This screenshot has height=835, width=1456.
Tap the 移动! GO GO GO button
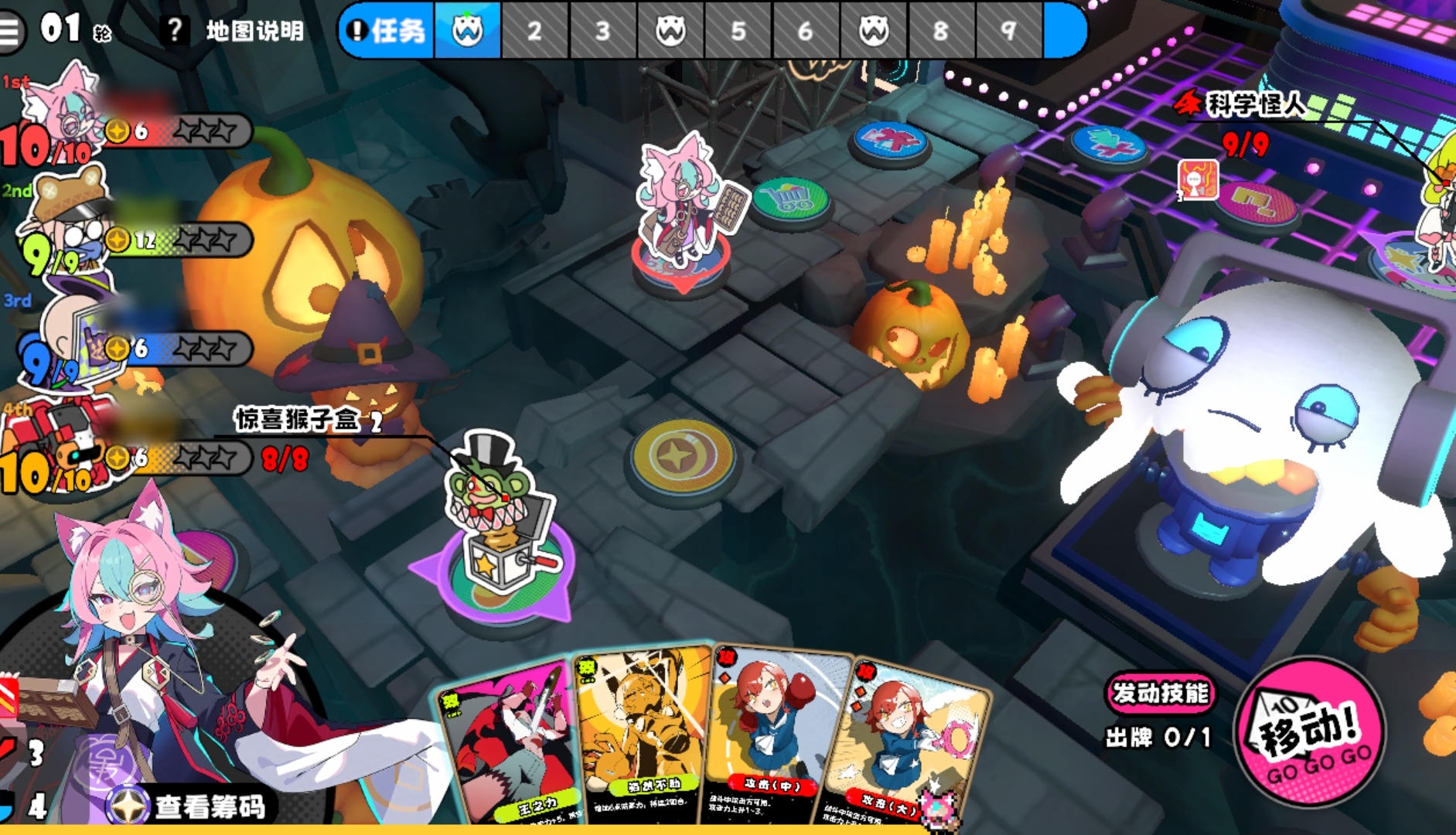1310,732
